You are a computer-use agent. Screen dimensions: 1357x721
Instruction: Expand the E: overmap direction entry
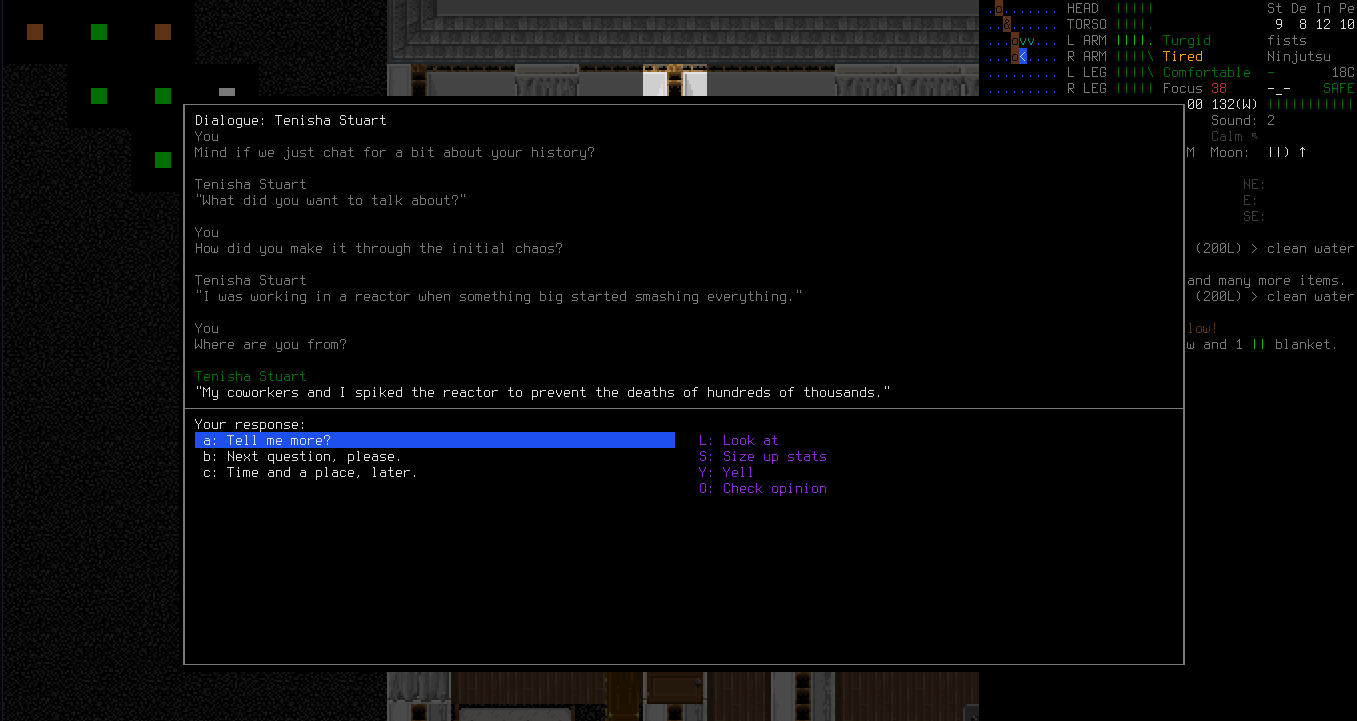click(x=1249, y=200)
